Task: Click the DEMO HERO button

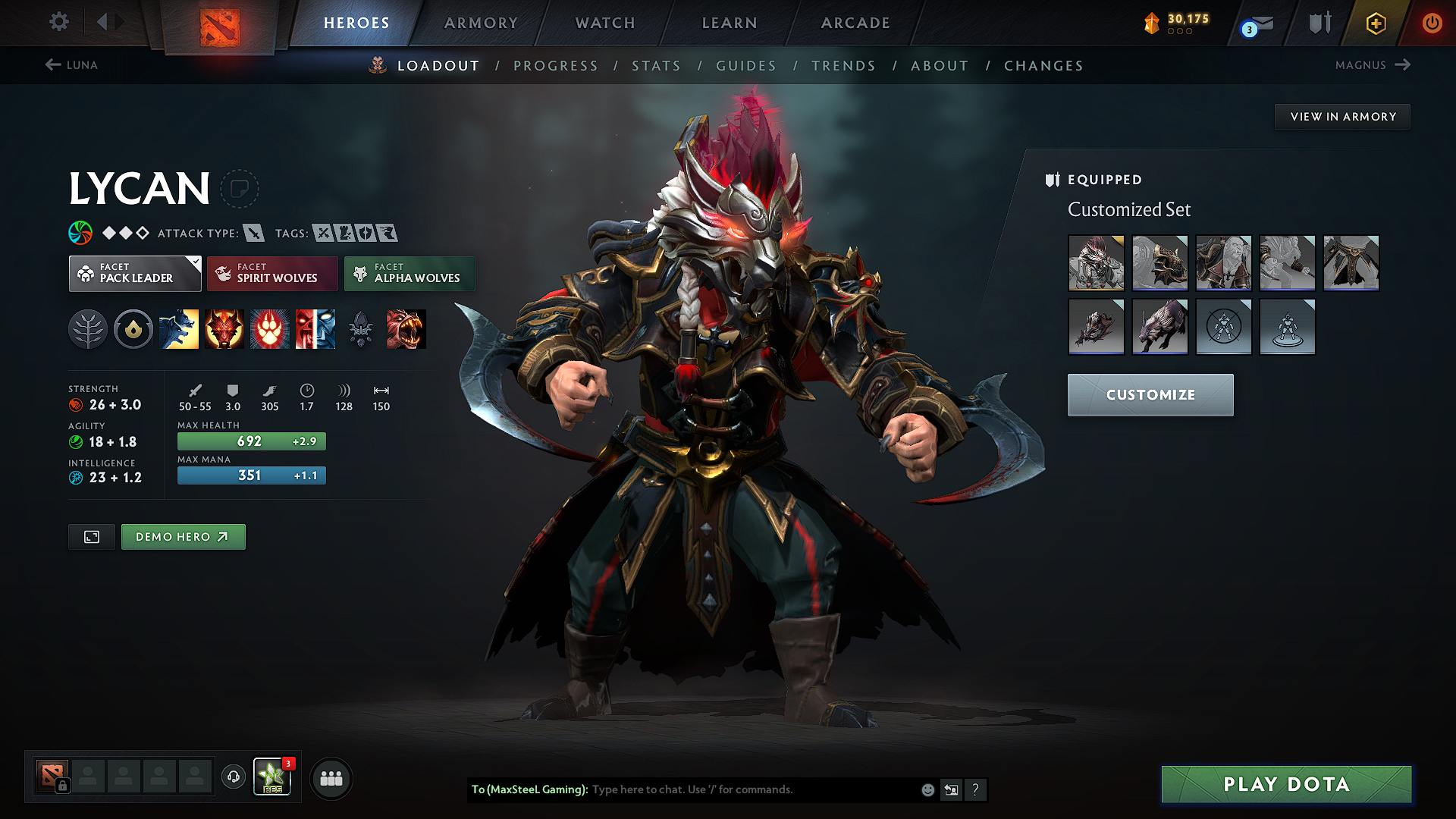Action: [x=183, y=536]
